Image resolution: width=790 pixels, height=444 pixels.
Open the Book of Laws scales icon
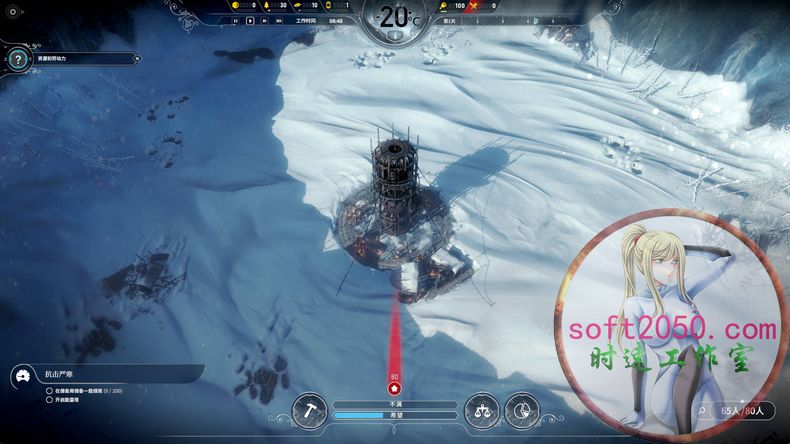[481, 408]
